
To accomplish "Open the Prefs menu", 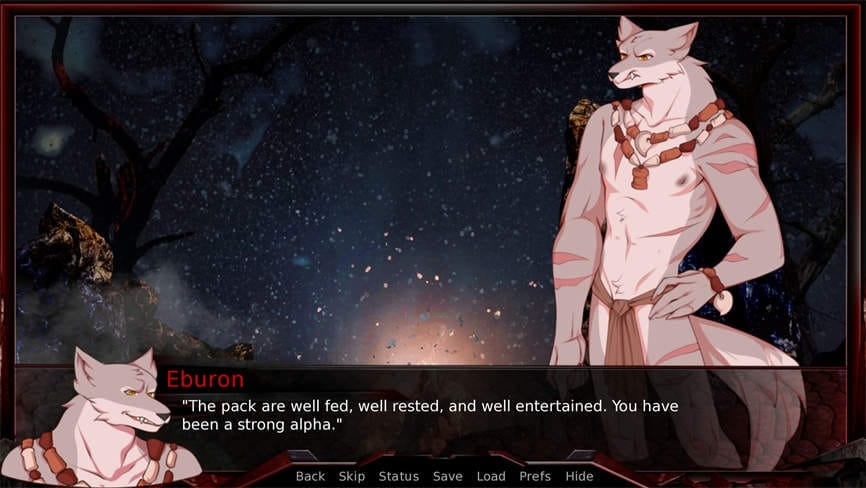I will point(535,476).
